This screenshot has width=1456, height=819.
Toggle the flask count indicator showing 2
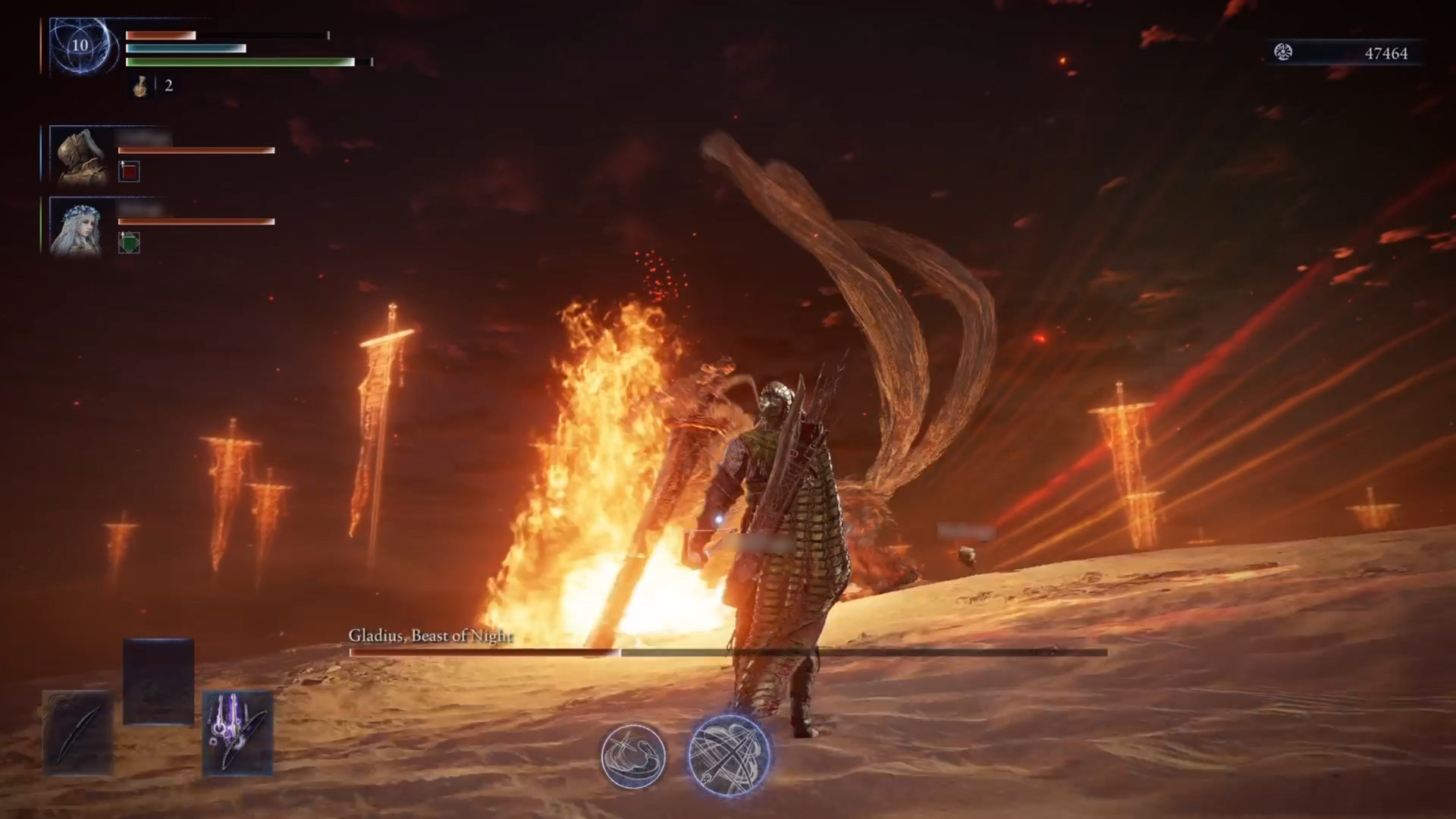(x=168, y=86)
